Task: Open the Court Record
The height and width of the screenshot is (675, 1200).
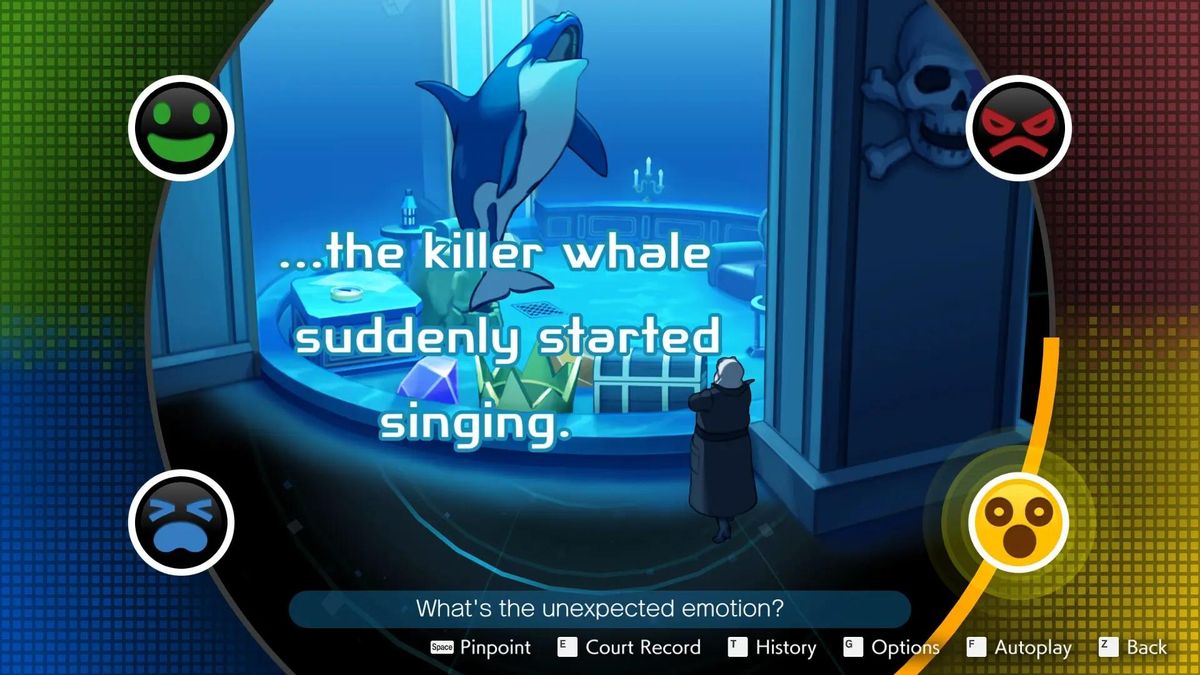Action: click(629, 647)
